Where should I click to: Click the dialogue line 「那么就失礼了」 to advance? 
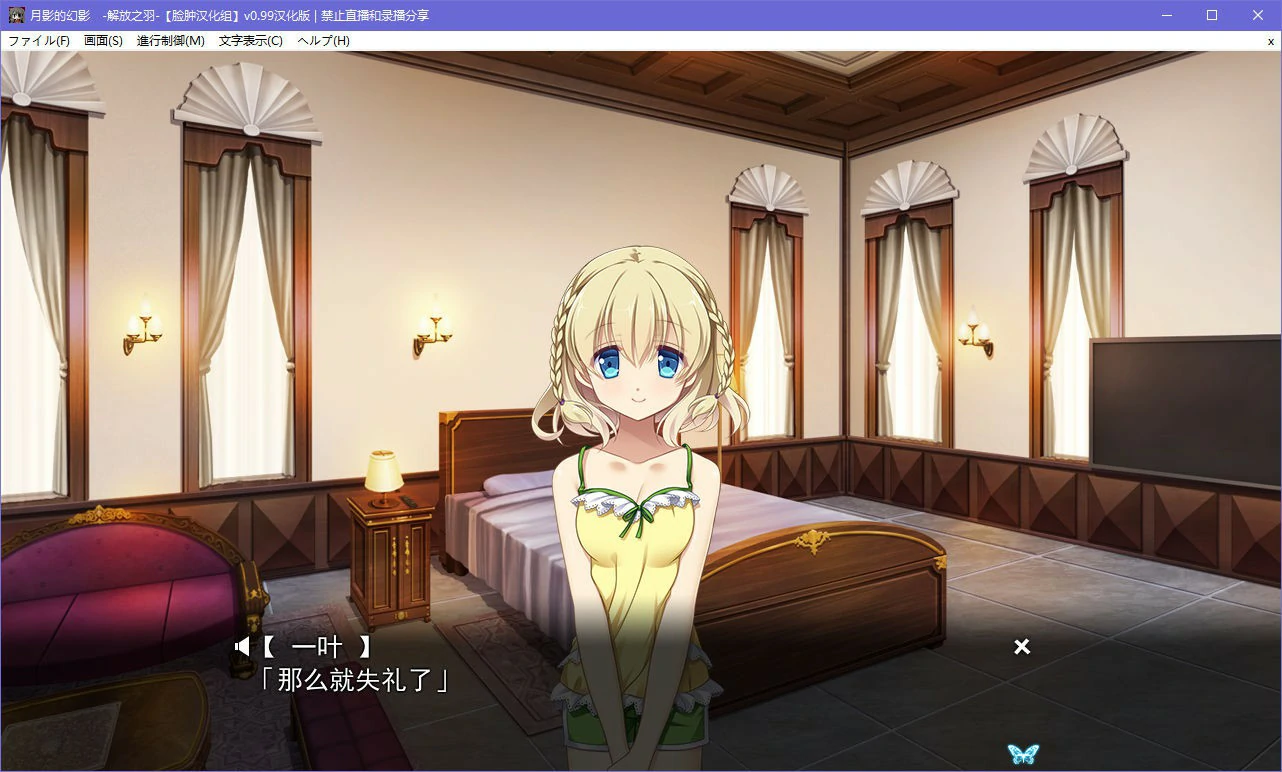[x=355, y=680]
